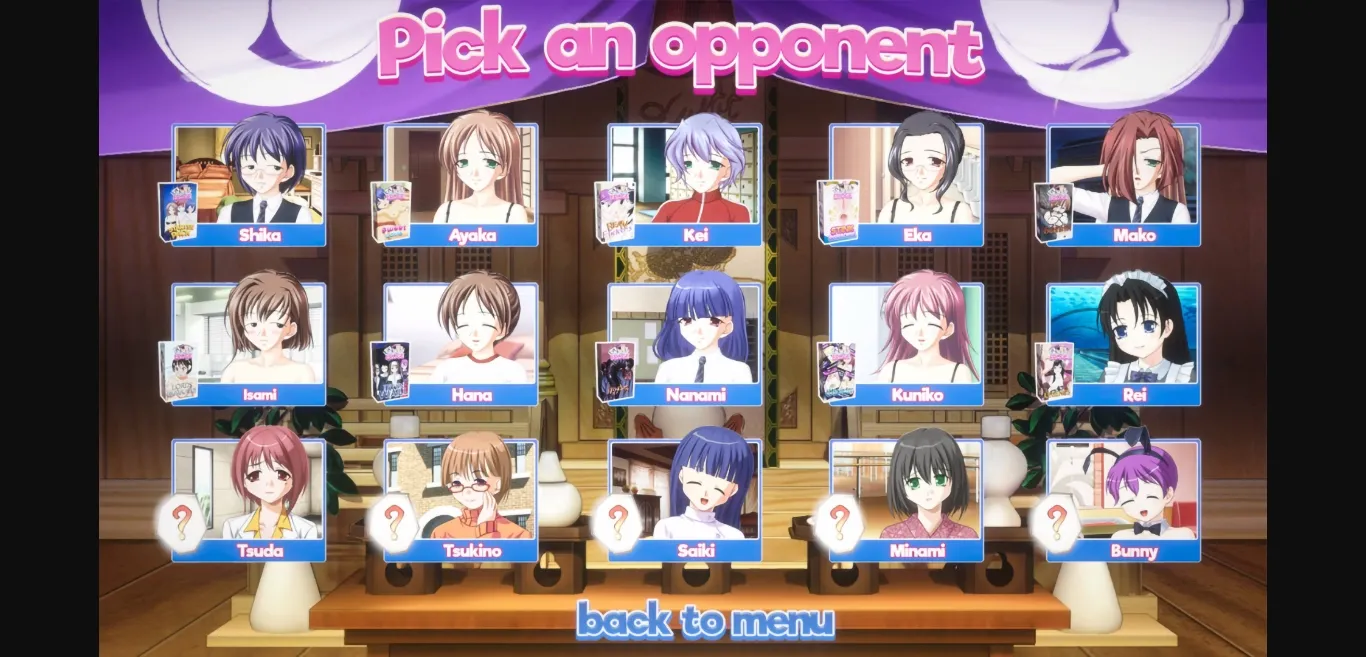Select Shika as opponent

point(260,180)
